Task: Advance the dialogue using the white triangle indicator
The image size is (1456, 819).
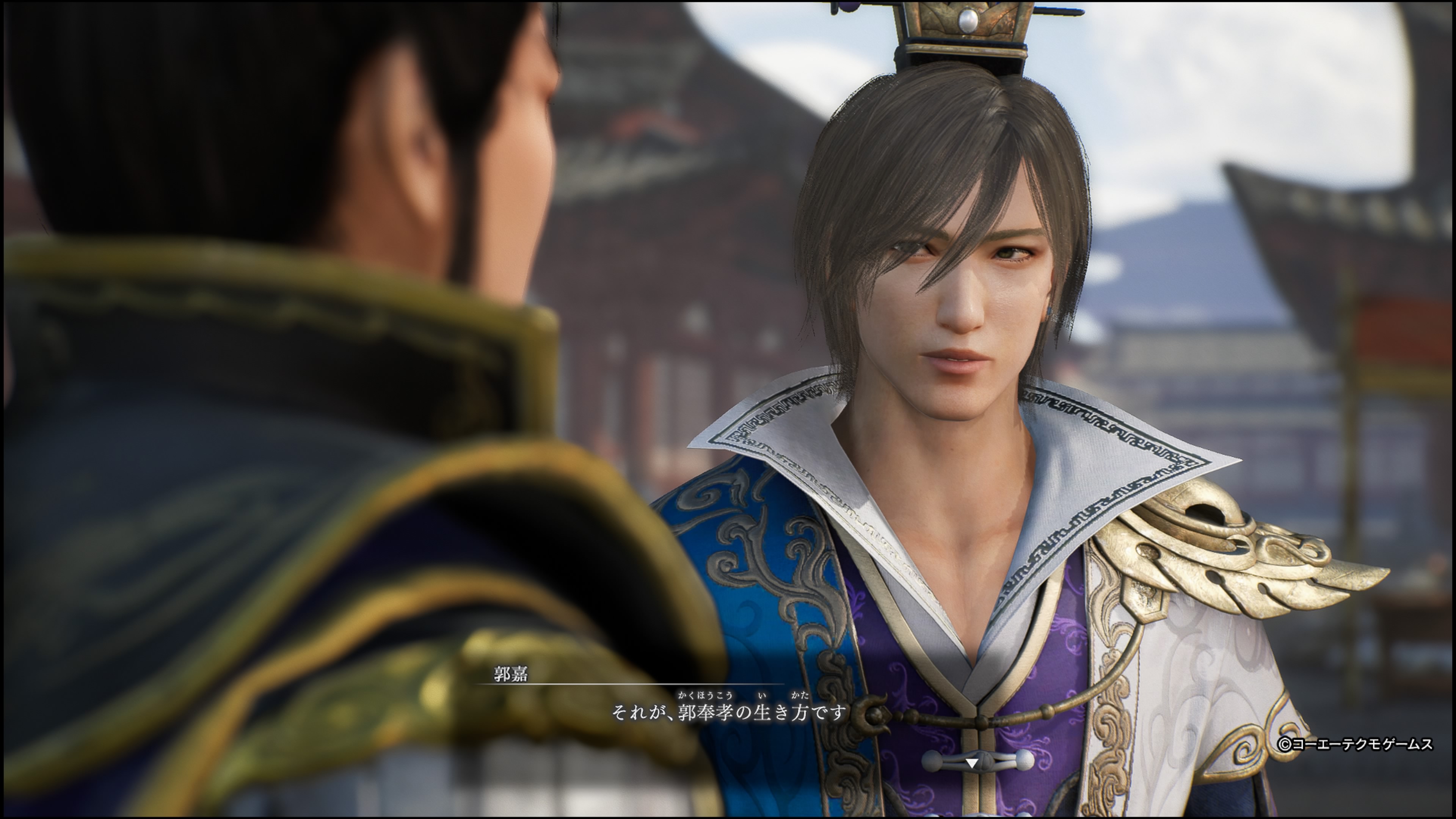Action: (x=971, y=763)
